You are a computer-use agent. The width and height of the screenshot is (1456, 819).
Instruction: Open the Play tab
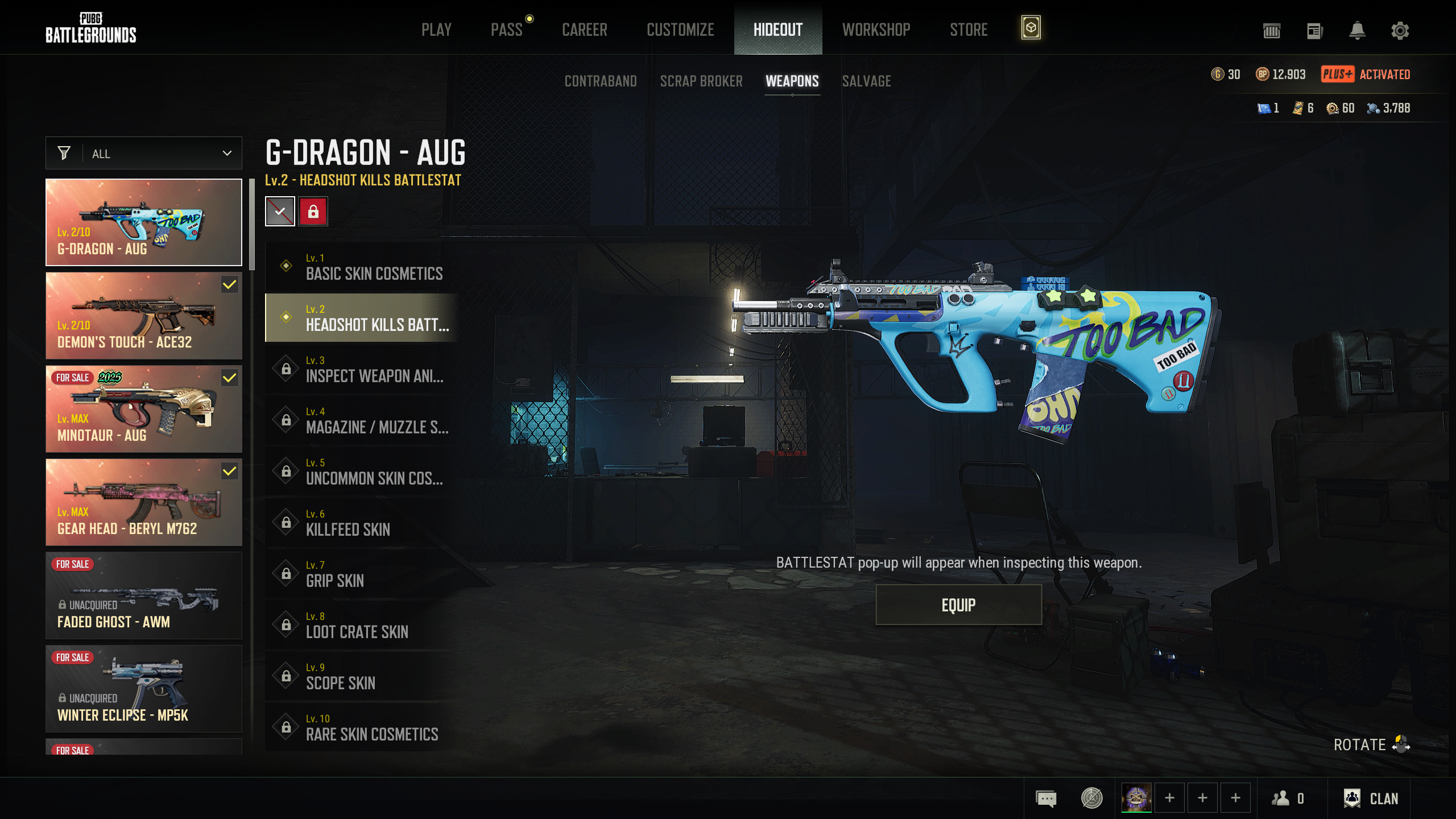click(436, 30)
